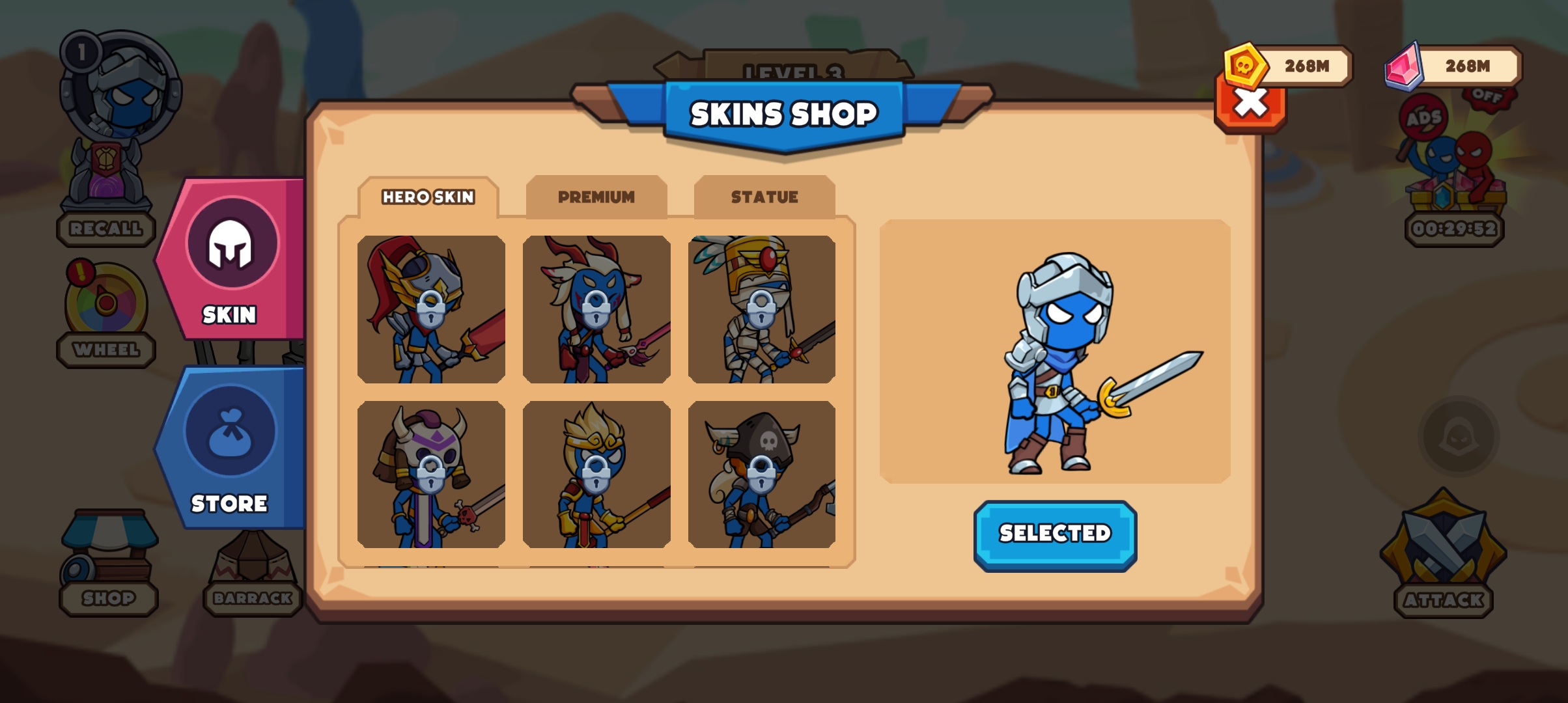Spin the Wheel icon

tap(106, 303)
